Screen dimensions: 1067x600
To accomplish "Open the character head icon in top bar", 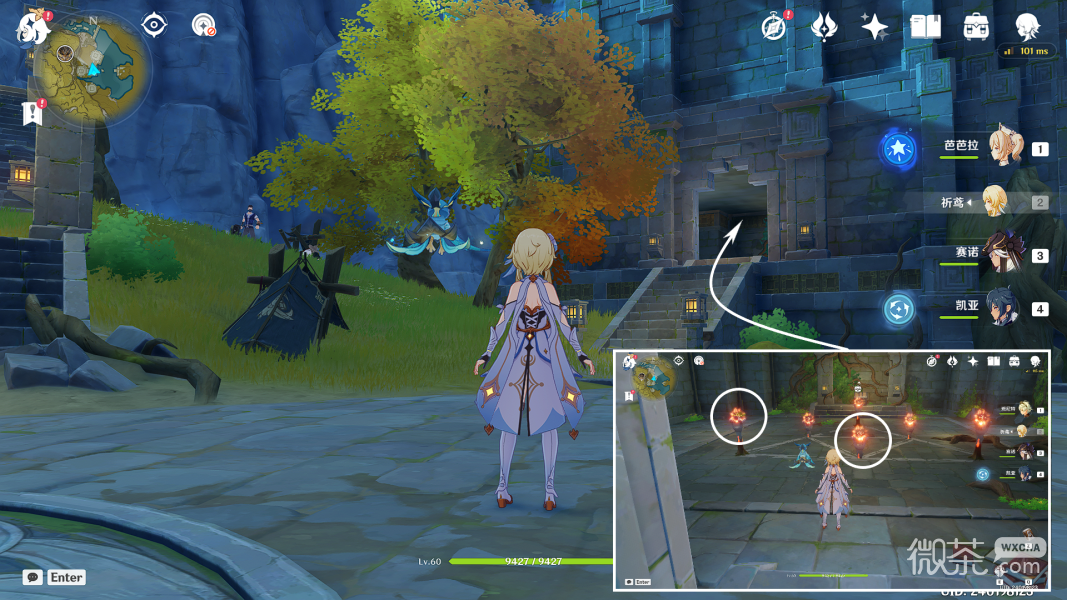I will [x=1027, y=27].
